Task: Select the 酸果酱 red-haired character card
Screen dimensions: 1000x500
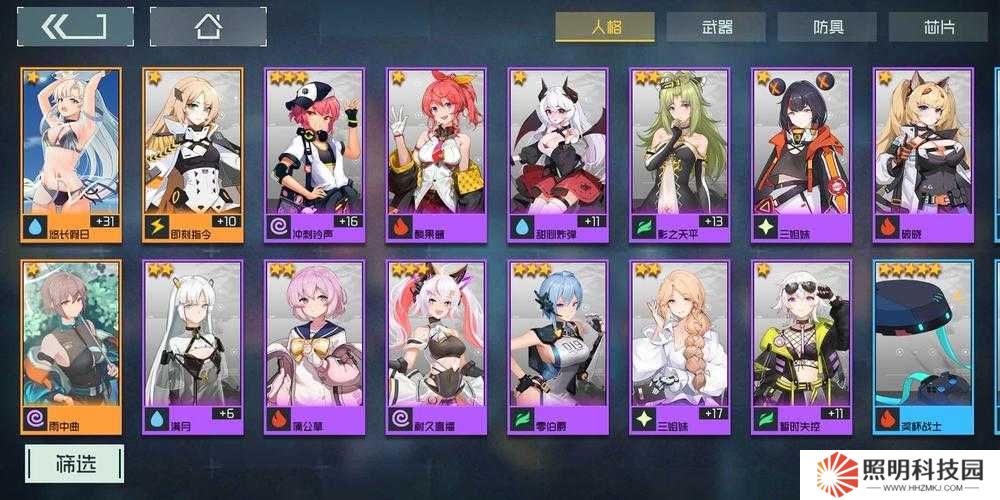Action: [437, 155]
